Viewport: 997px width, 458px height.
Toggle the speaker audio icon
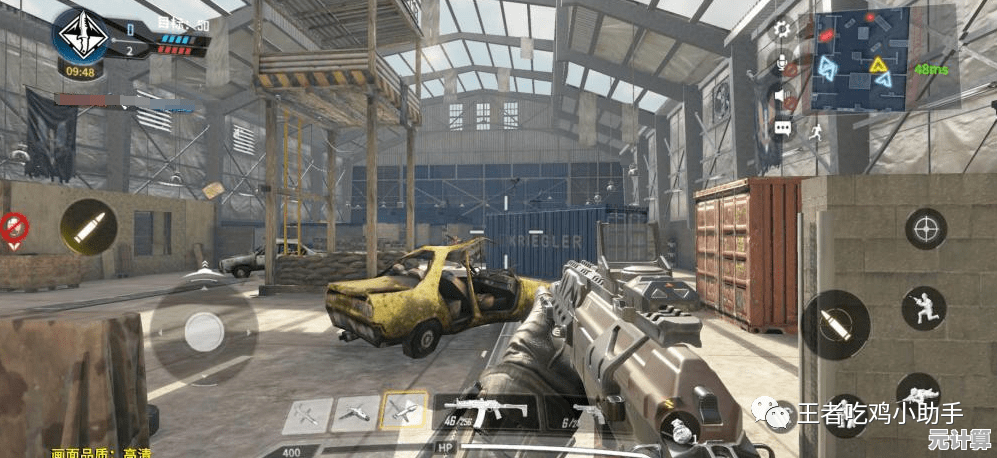[782, 96]
